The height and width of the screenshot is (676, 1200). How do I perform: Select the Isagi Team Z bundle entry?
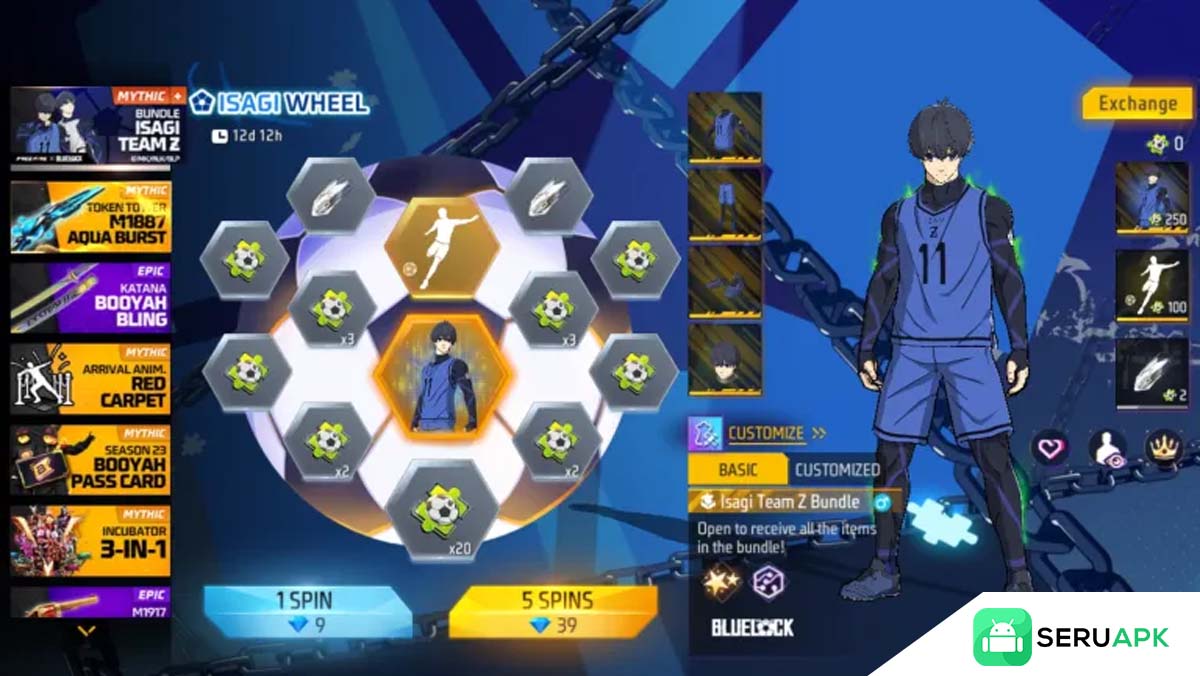pyautogui.click(x=91, y=127)
